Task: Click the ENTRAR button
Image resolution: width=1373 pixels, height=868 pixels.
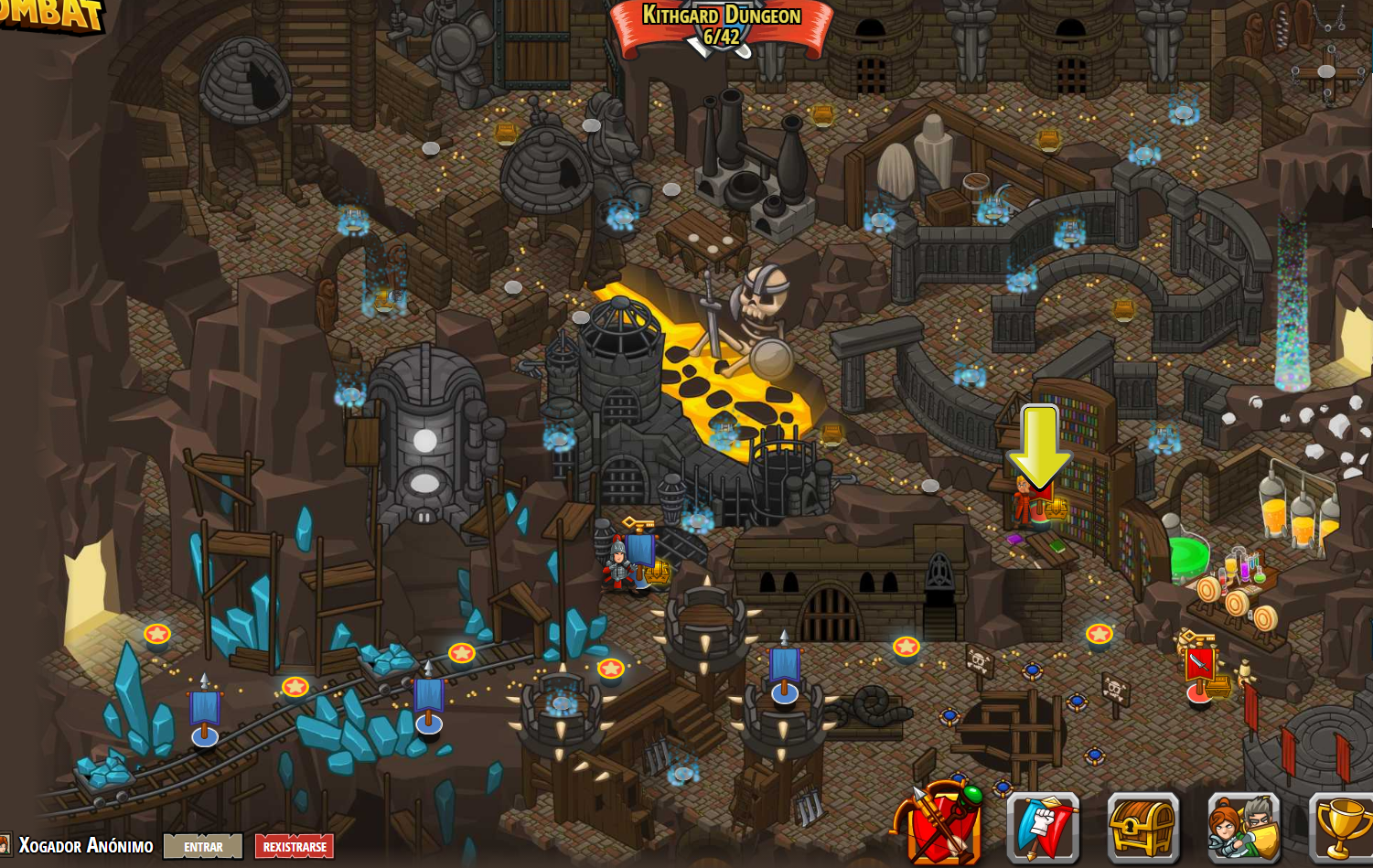Action: 203,847
